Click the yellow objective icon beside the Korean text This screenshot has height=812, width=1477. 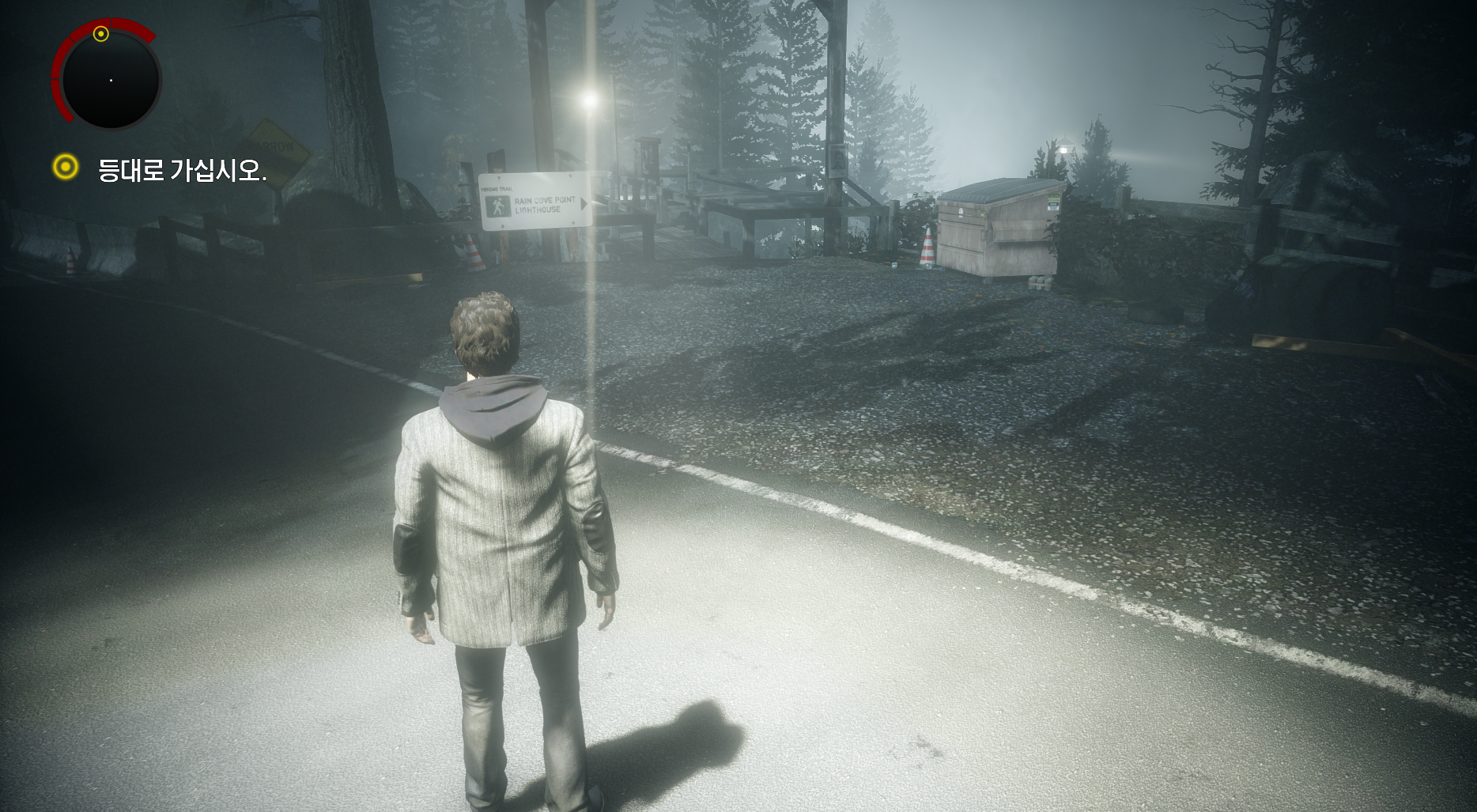pos(66,167)
